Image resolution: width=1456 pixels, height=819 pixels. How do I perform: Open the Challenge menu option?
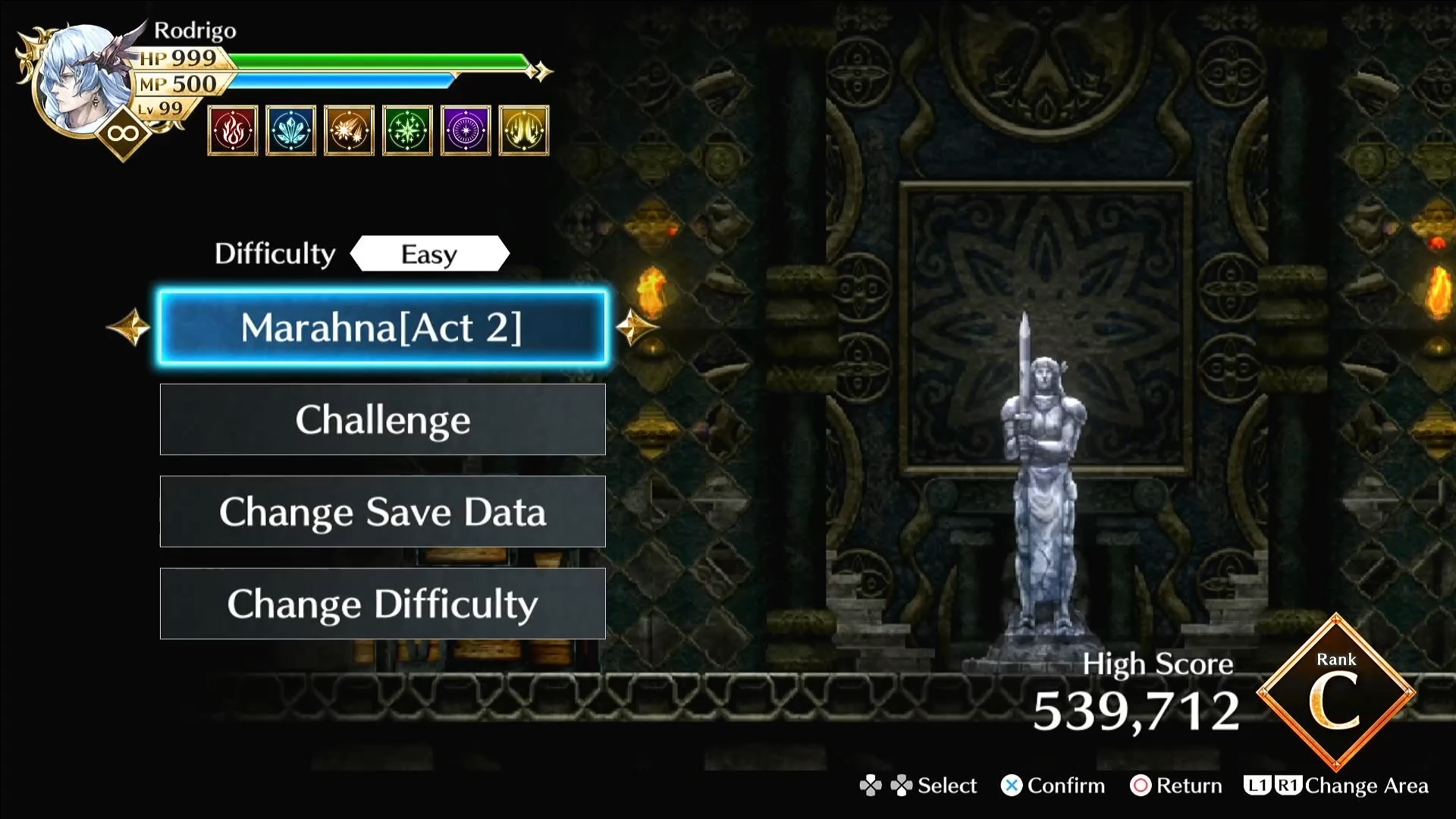[382, 419]
